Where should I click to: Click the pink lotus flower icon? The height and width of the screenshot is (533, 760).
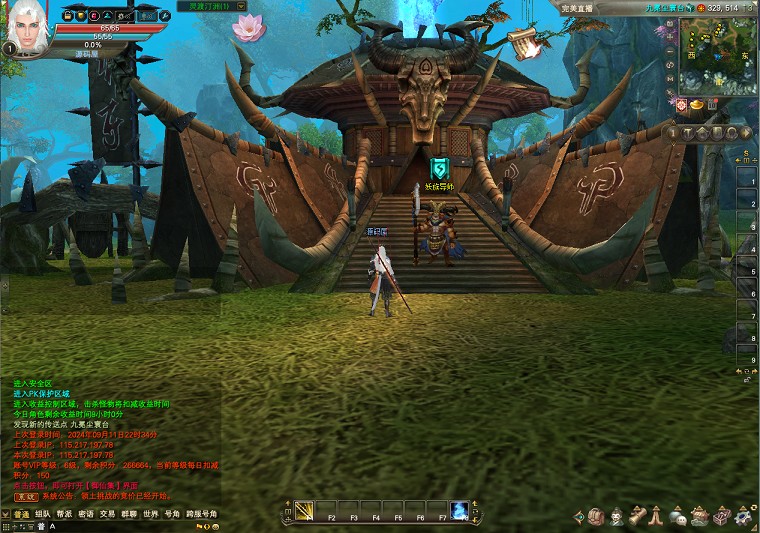click(246, 27)
